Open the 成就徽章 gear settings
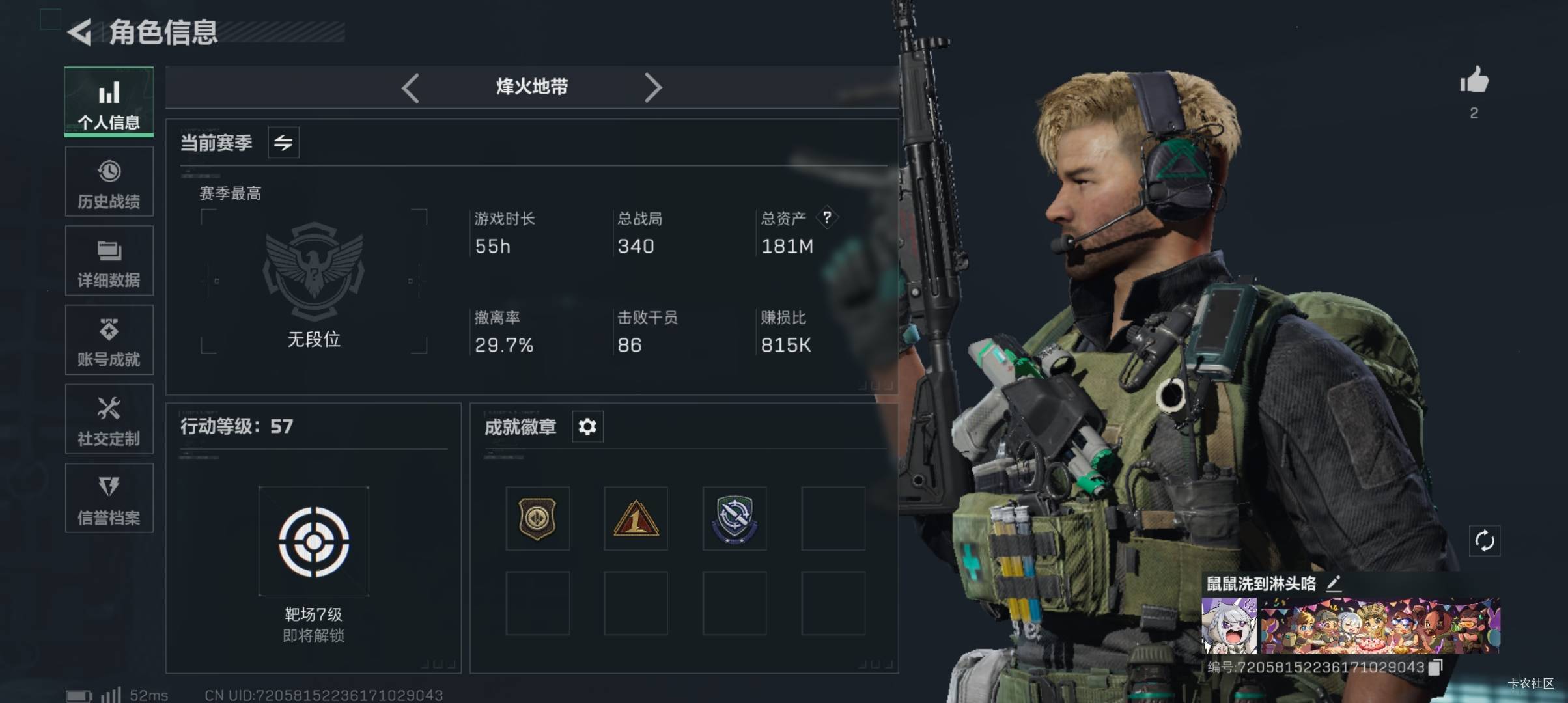 pos(587,427)
